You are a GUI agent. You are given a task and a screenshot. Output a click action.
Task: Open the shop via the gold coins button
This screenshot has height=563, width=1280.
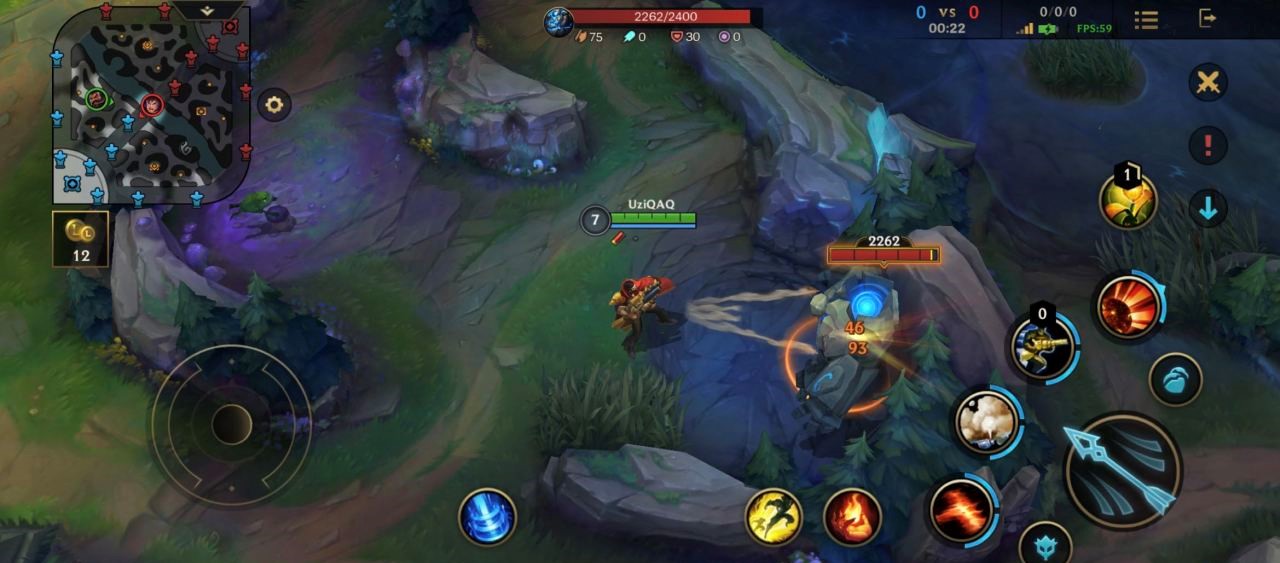point(81,238)
